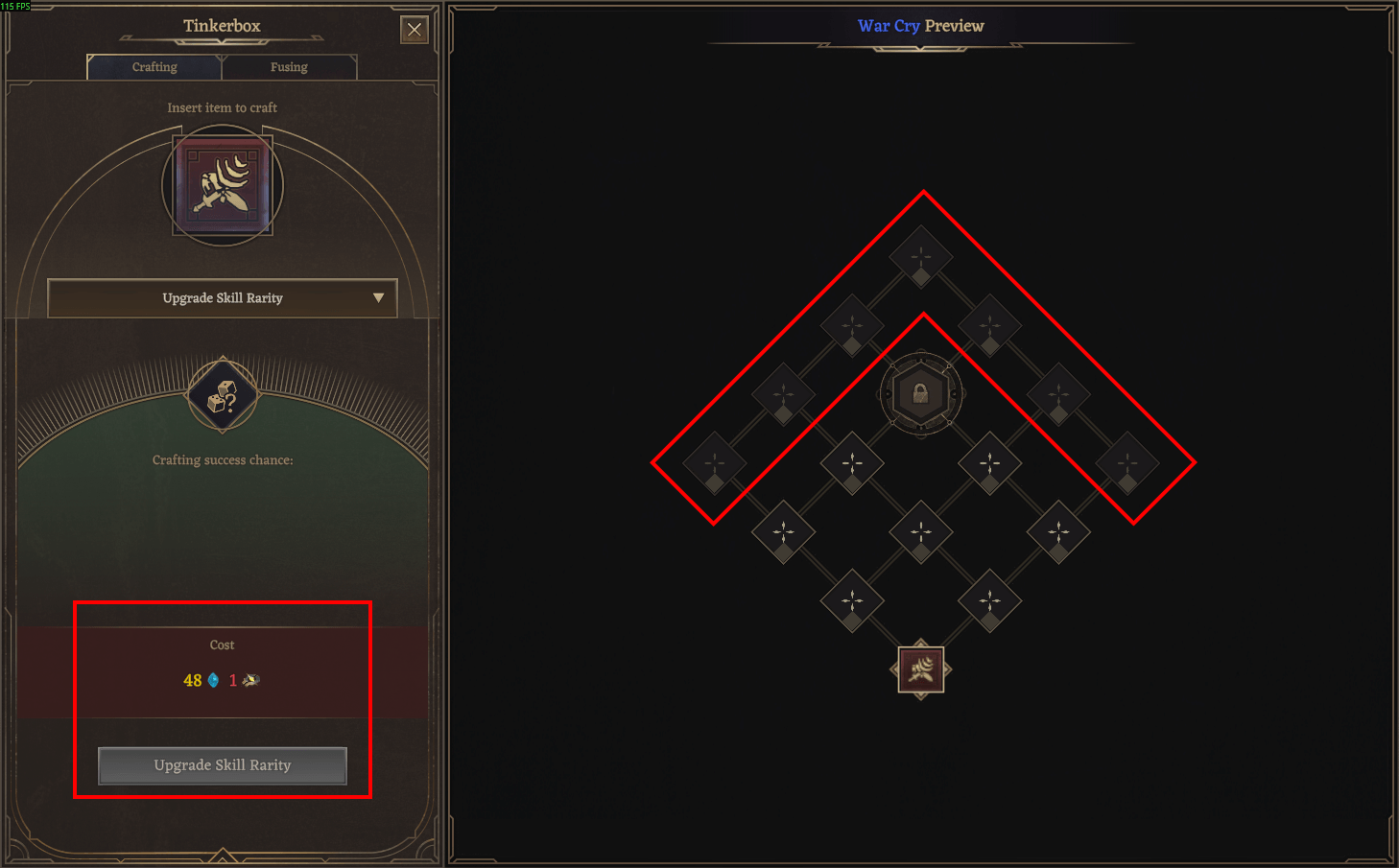Select the inserted skill book in the craft slot
The height and width of the screenshot is (868, 1399).
(222, 185)
